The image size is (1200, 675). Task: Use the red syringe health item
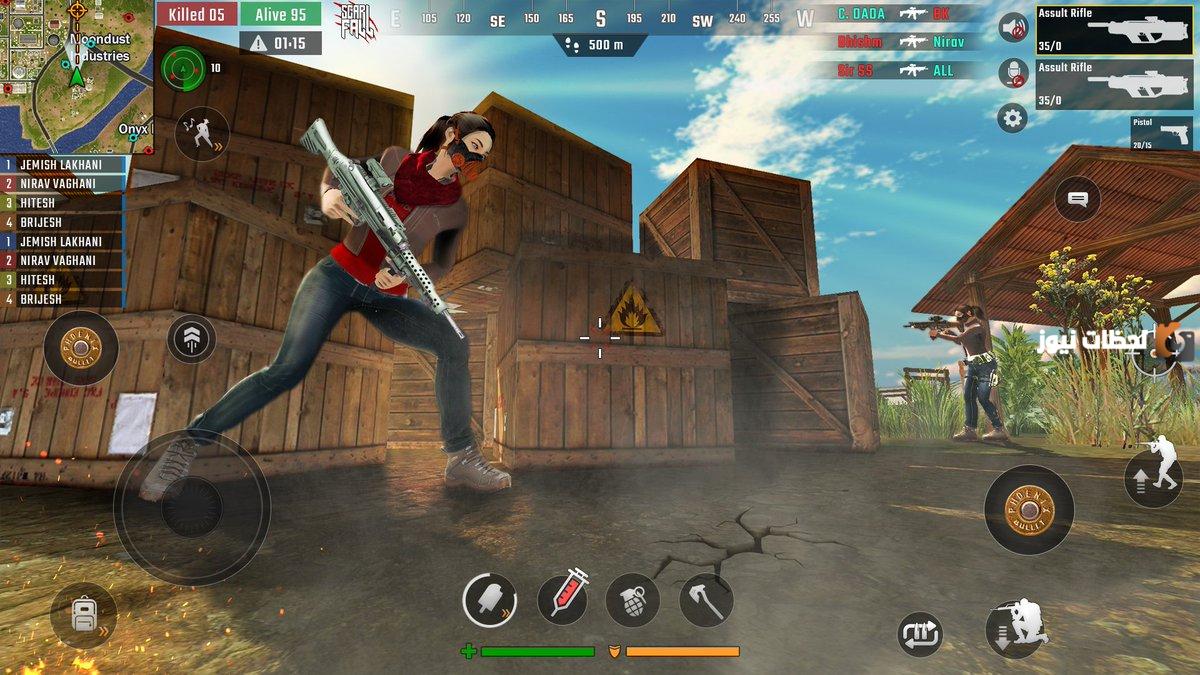point(563,599)
